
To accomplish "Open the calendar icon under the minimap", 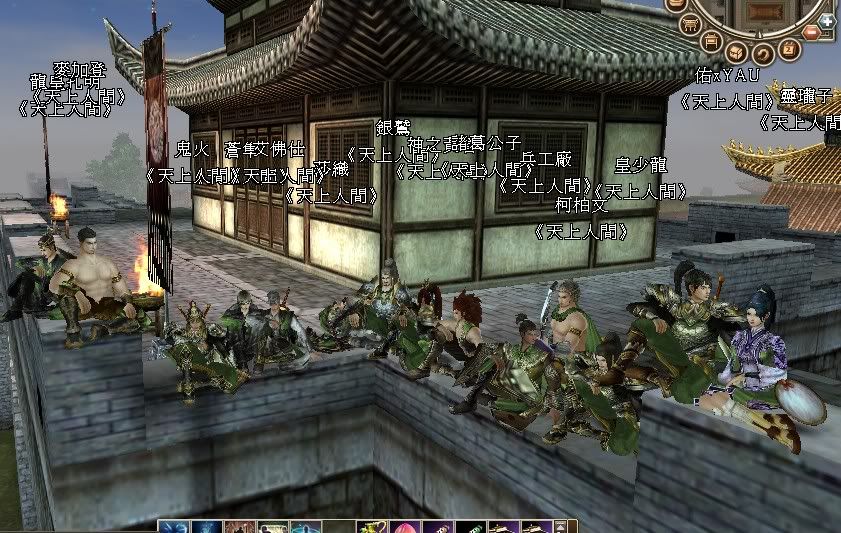I will pos(789,48).
